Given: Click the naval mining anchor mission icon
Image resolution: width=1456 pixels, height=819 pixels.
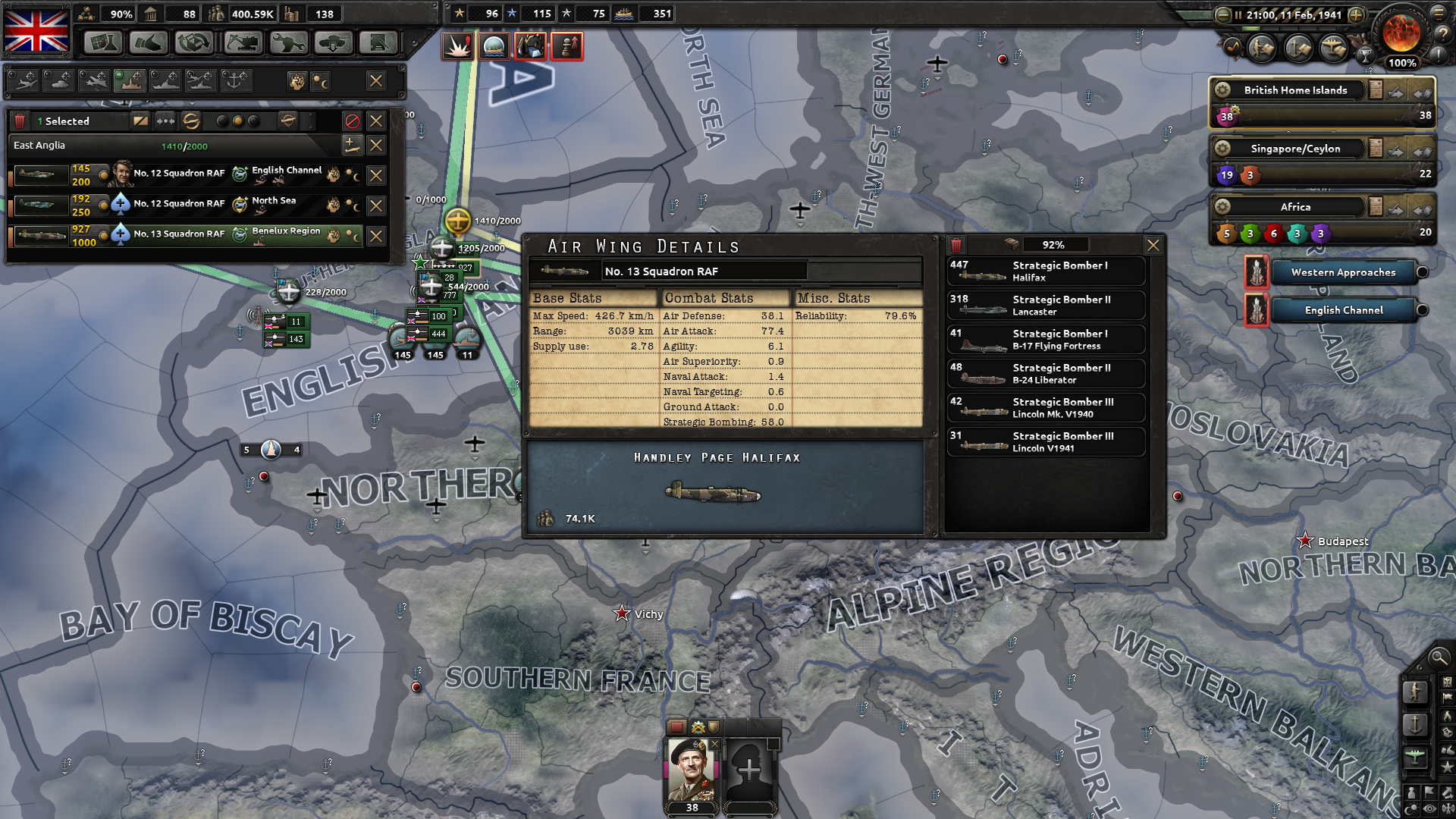Looking at the screenshot, I should coord(235,80).
